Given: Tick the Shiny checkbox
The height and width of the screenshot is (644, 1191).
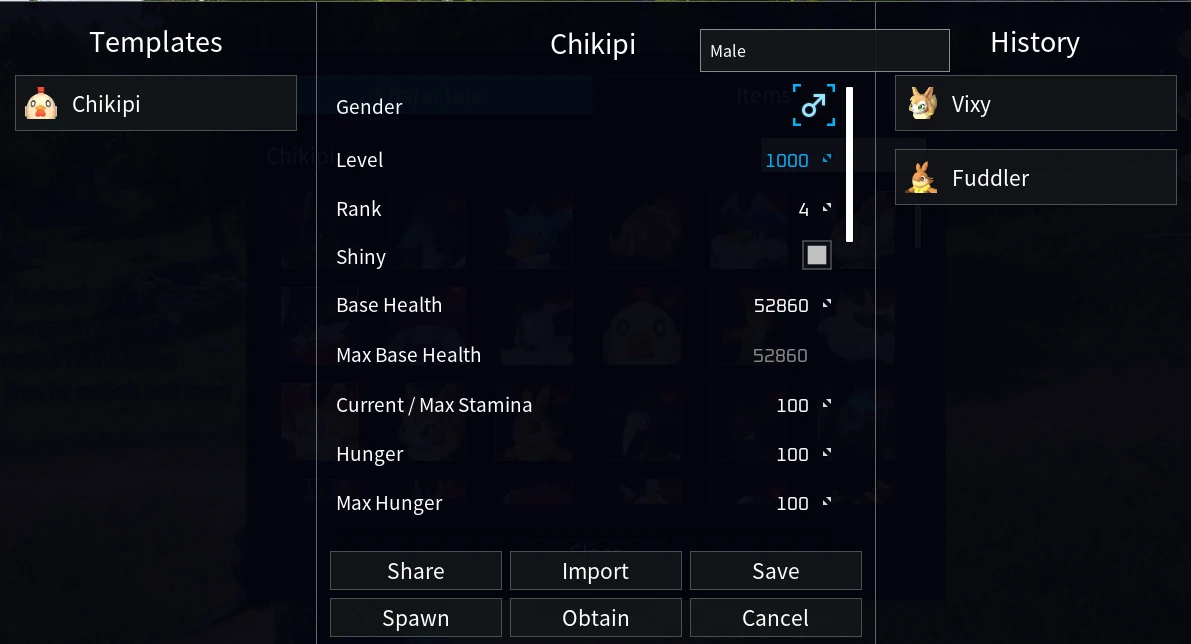Looking at the screenshot, I should (817, 256).
